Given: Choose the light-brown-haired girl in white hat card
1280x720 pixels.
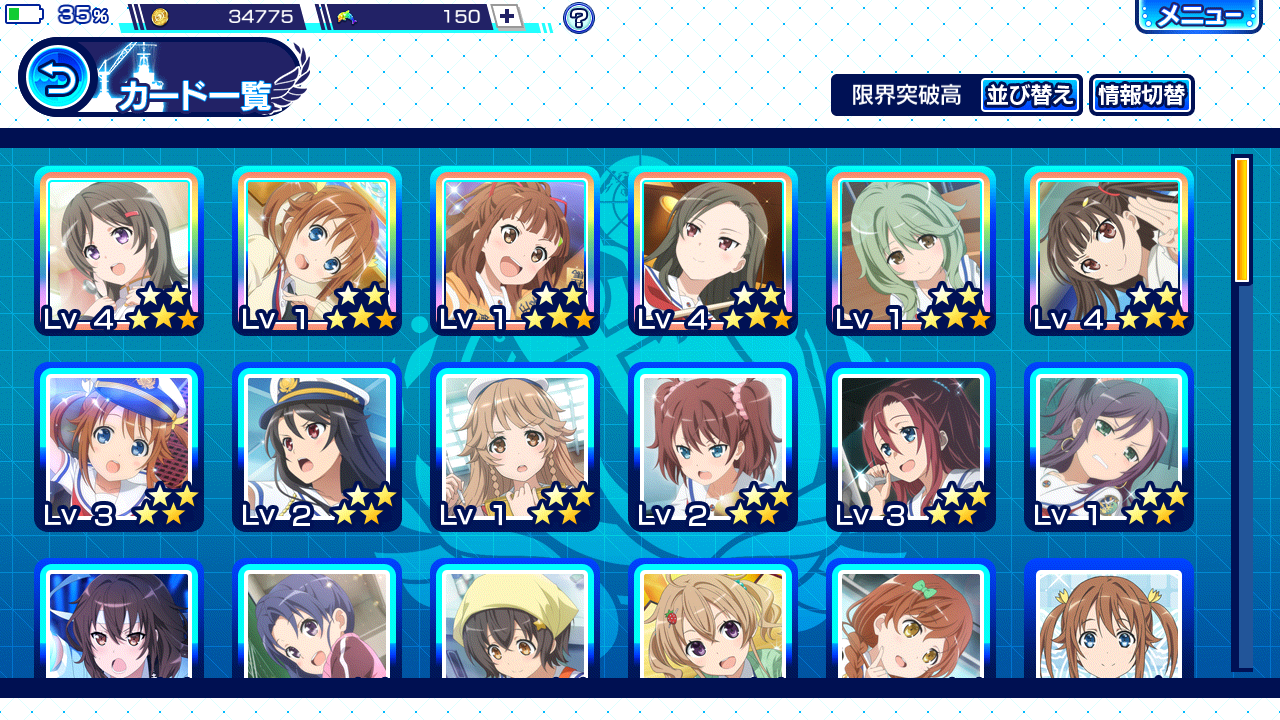Looking at the screenshot, I should tap(515, 447).
